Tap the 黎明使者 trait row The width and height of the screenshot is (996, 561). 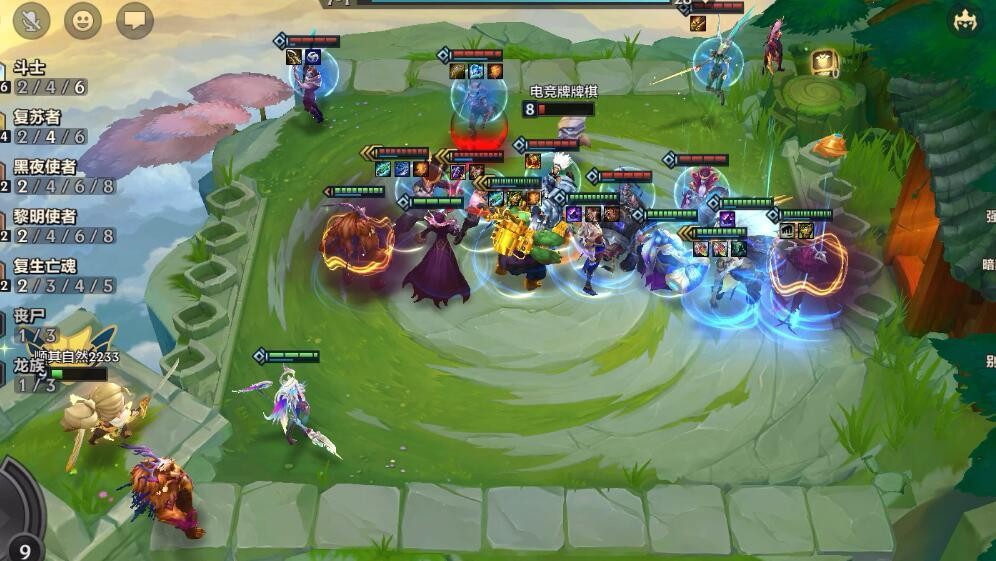58,226
